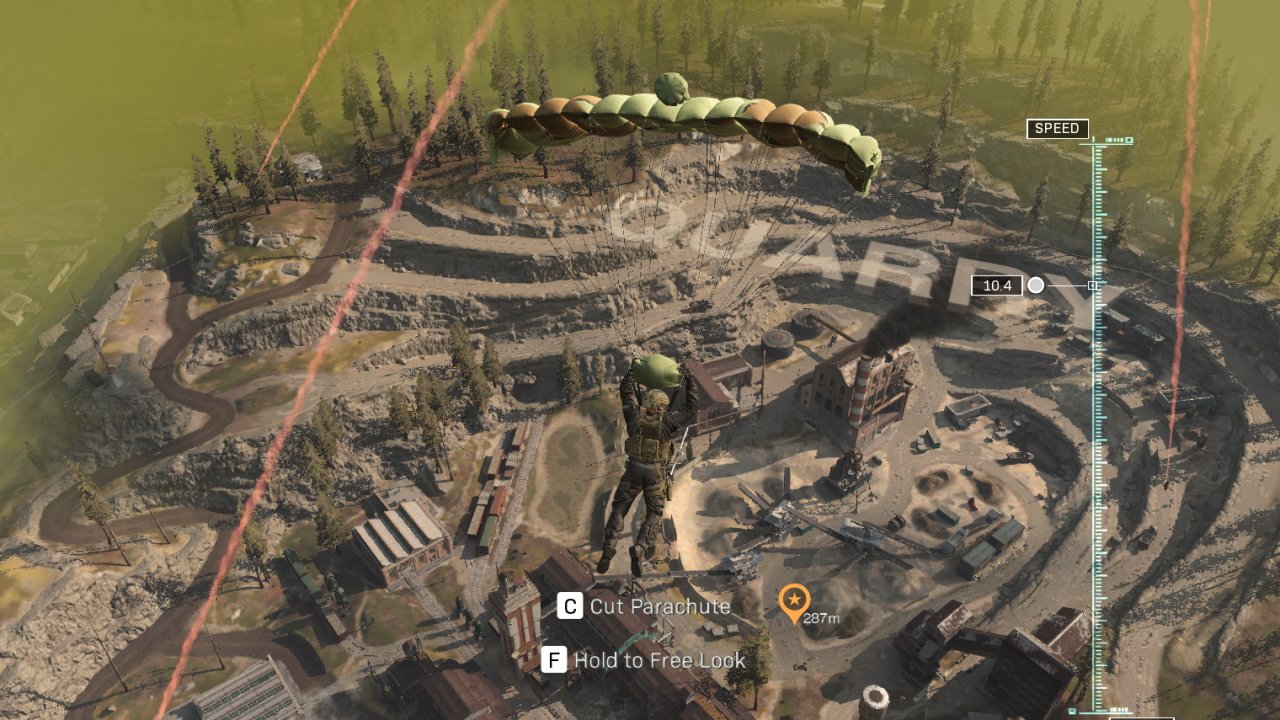Click the orange star contract waypoint marker
This screenshot has height=720, width=1280.
point(793,601)
